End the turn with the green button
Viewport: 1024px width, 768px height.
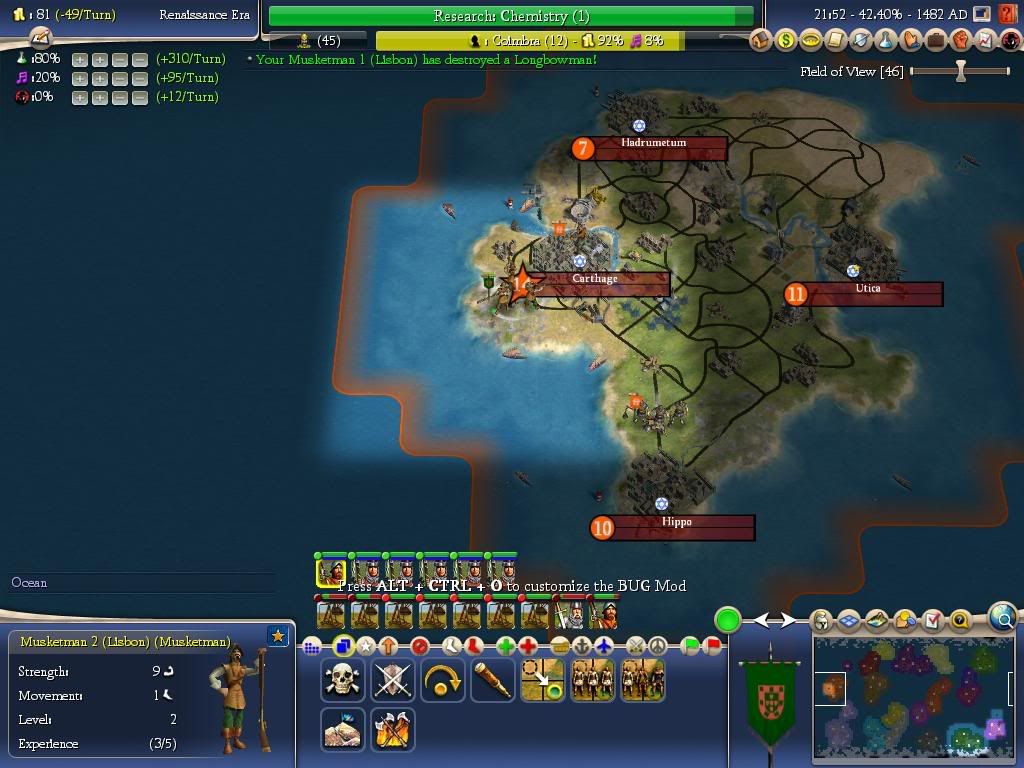pyautogui.click(x=727, y=620)
